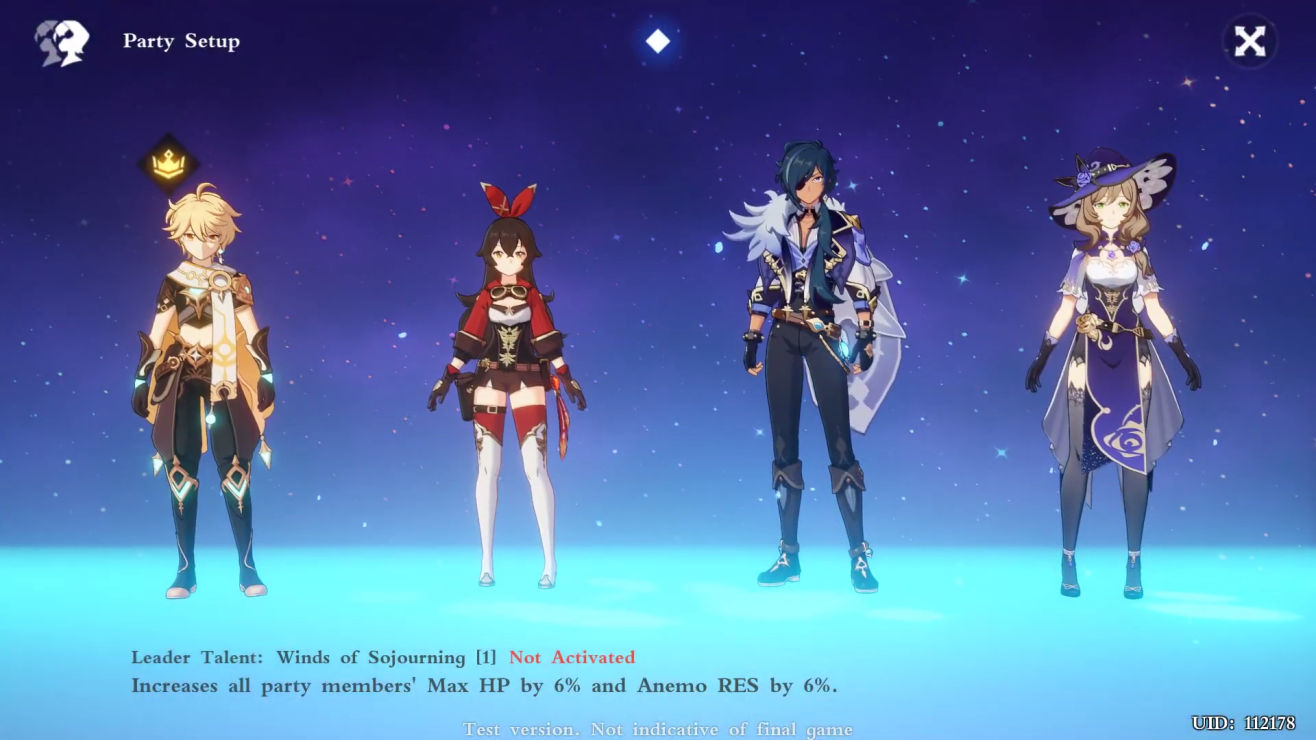Toggle the Not Activated talent status
Viewport: 1316px width, 740px height.
pos(572,657)
